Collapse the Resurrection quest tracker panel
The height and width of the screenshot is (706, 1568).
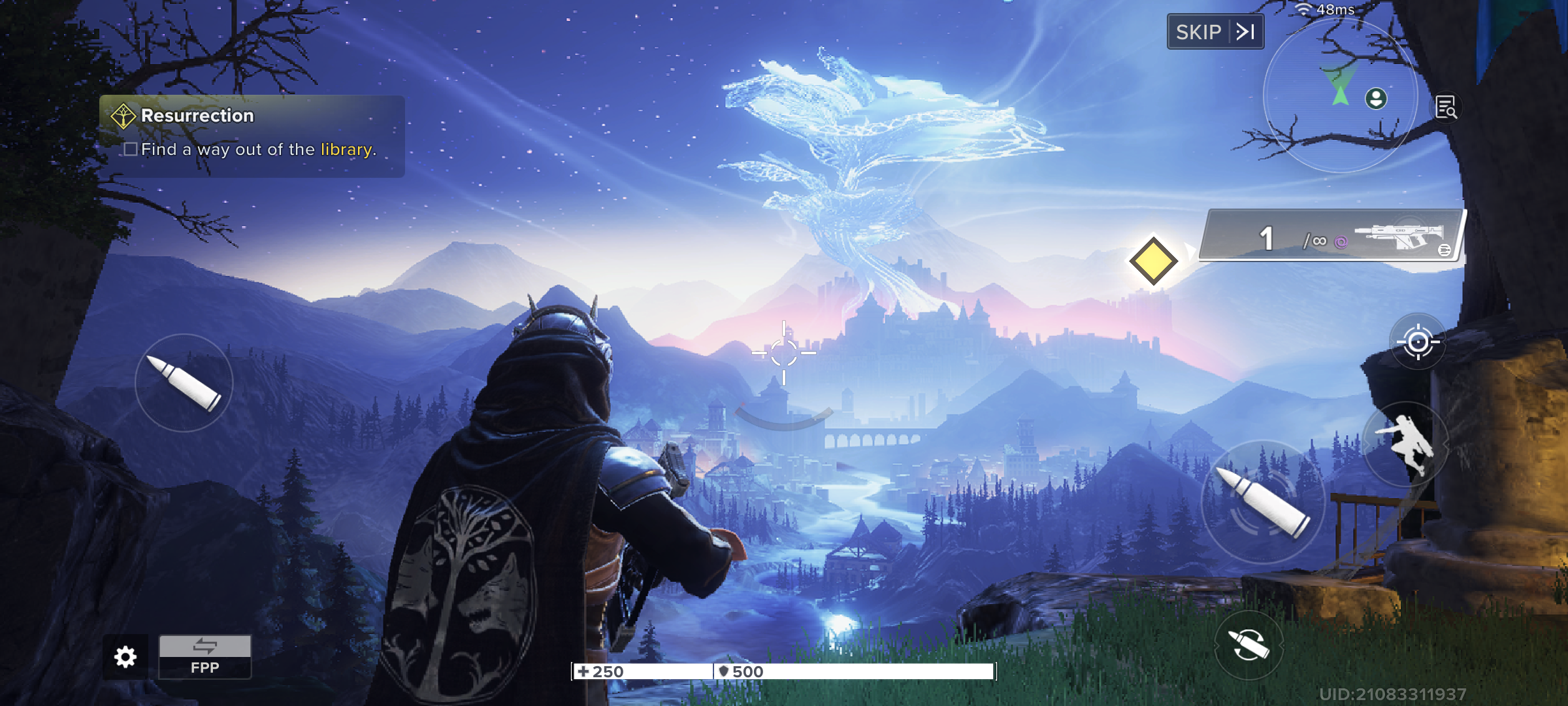[124, 114]
